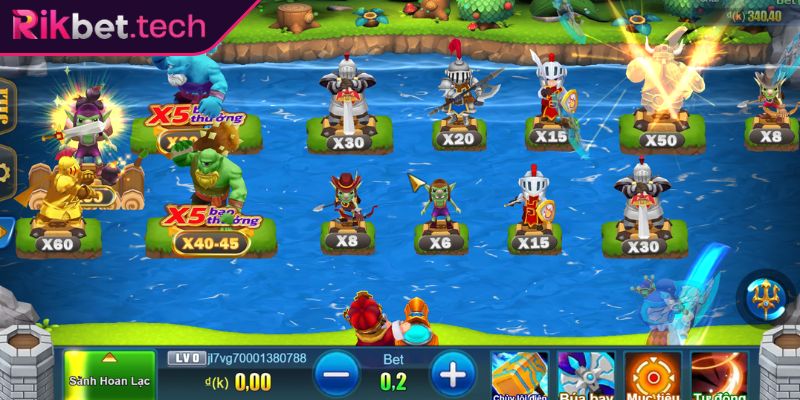Toggle the Tự động auto-fire skill

720,375
